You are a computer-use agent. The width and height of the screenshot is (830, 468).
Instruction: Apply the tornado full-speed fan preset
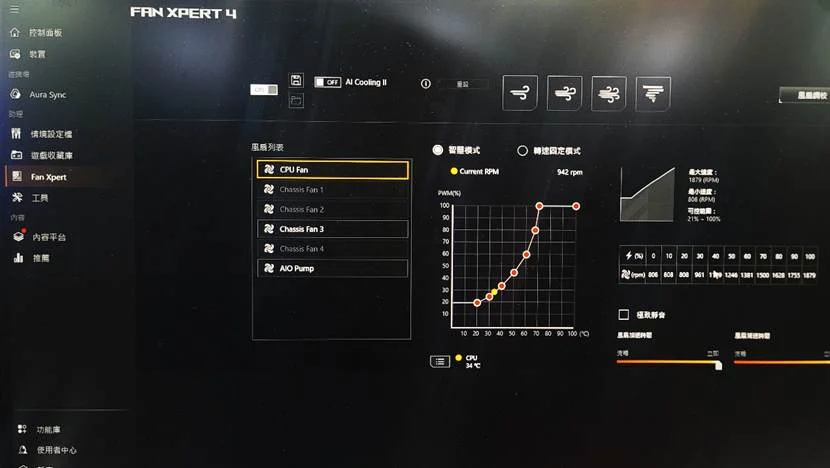point(654,92)
